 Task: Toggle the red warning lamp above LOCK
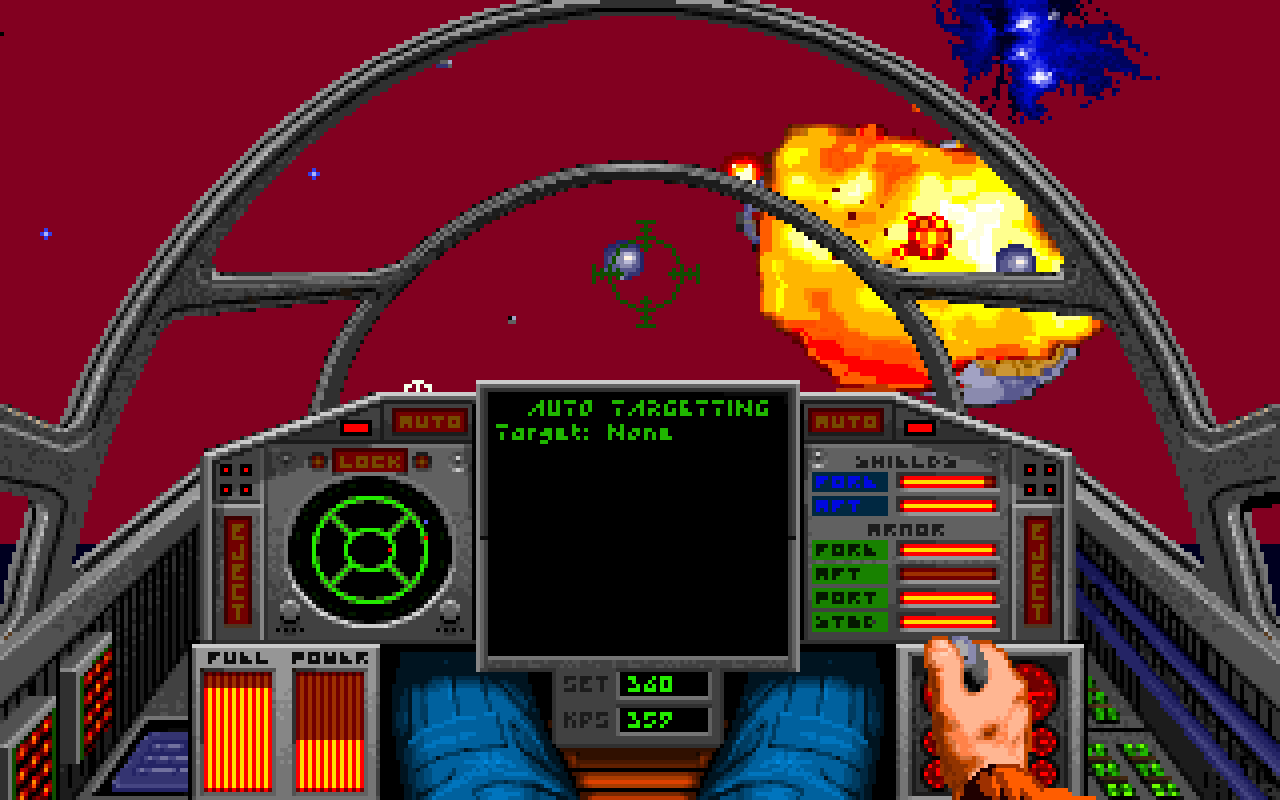pos(354,430)
